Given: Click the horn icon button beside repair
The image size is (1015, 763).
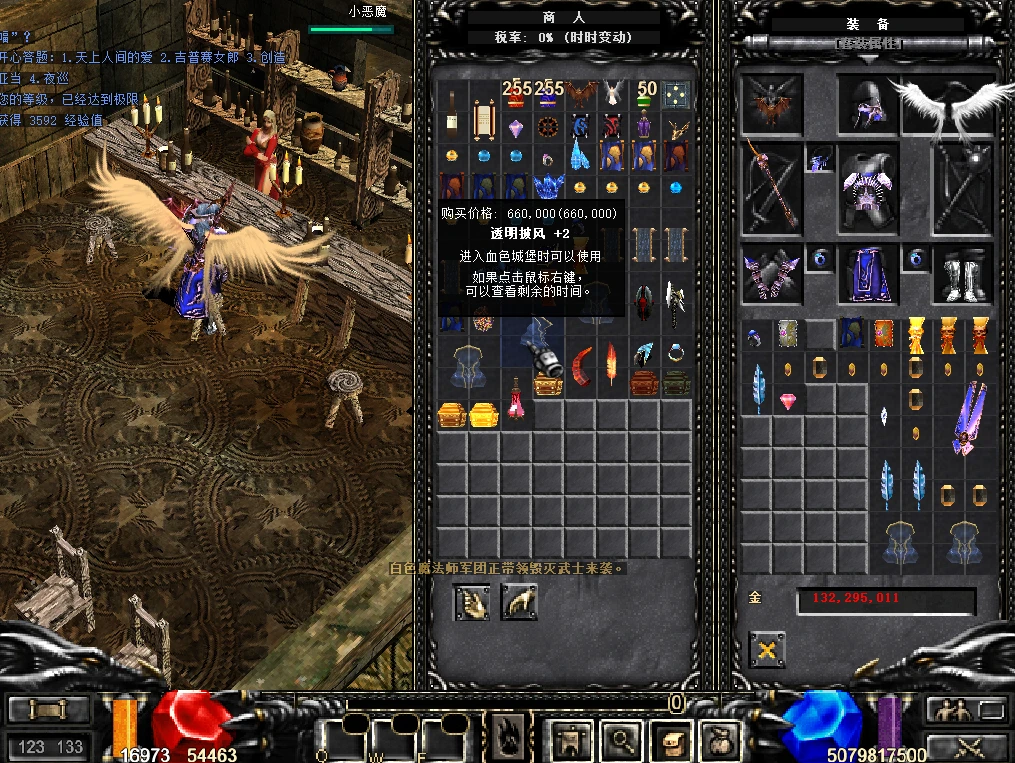Looking at the screenshot, I should click(519, 601).
